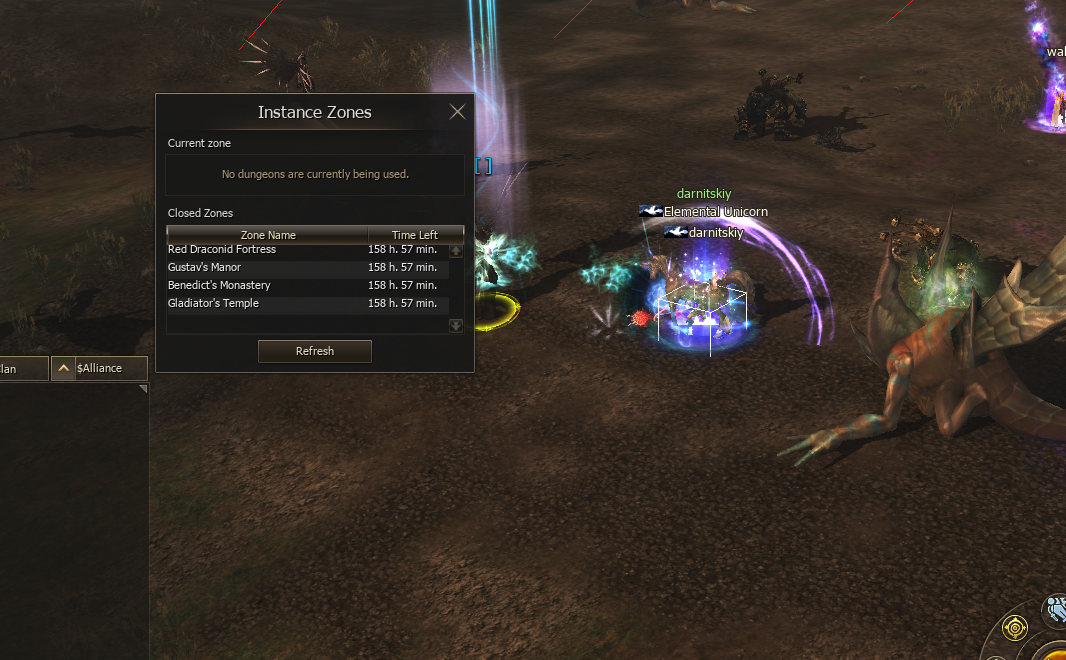Sort by the Zone Name column header
This screenshot has height=660, width=1066.
[268, 235]
